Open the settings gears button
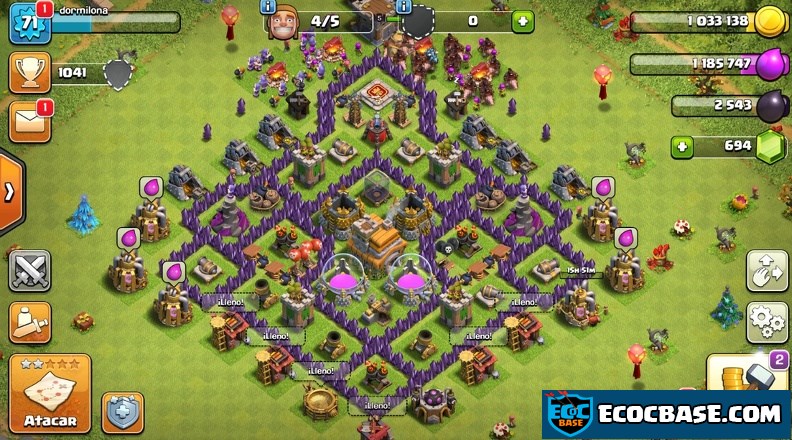This screenshot has width=792, height=440. 766,322
